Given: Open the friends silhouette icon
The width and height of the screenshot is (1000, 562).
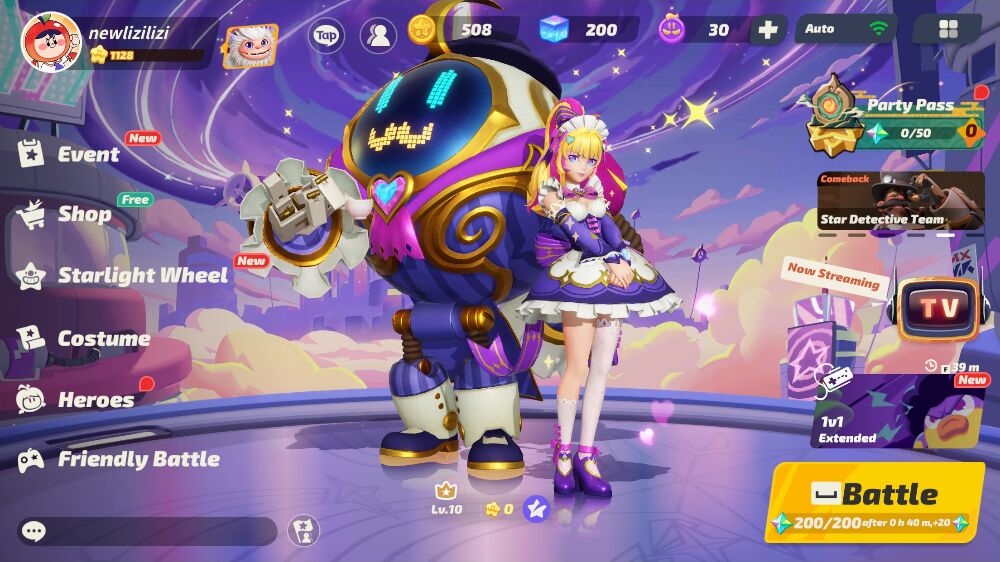Looking at the screenshot, I should click(378, 35).
